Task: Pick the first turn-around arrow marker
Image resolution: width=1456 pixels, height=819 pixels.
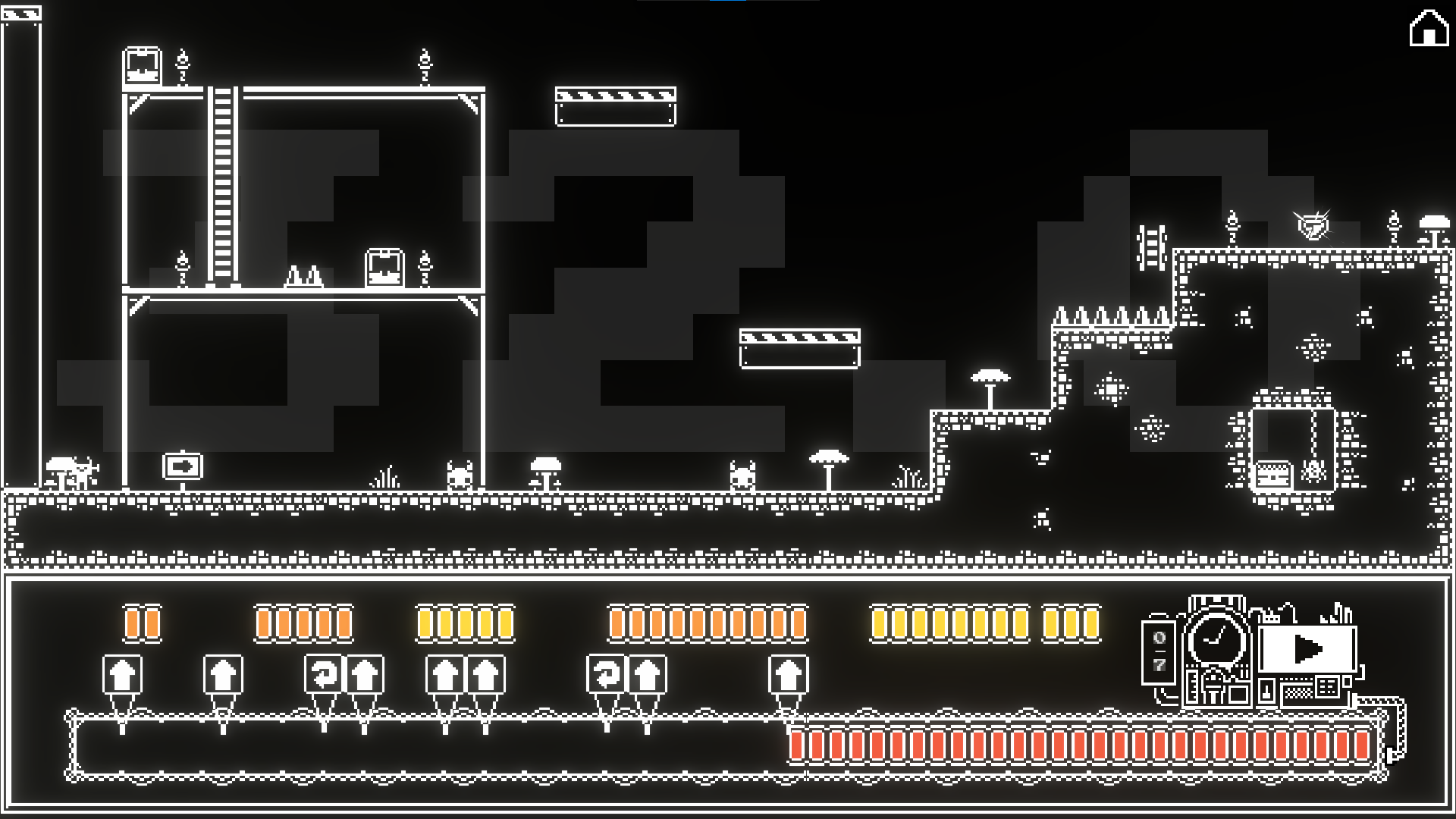Action: [x=324, y=674]
